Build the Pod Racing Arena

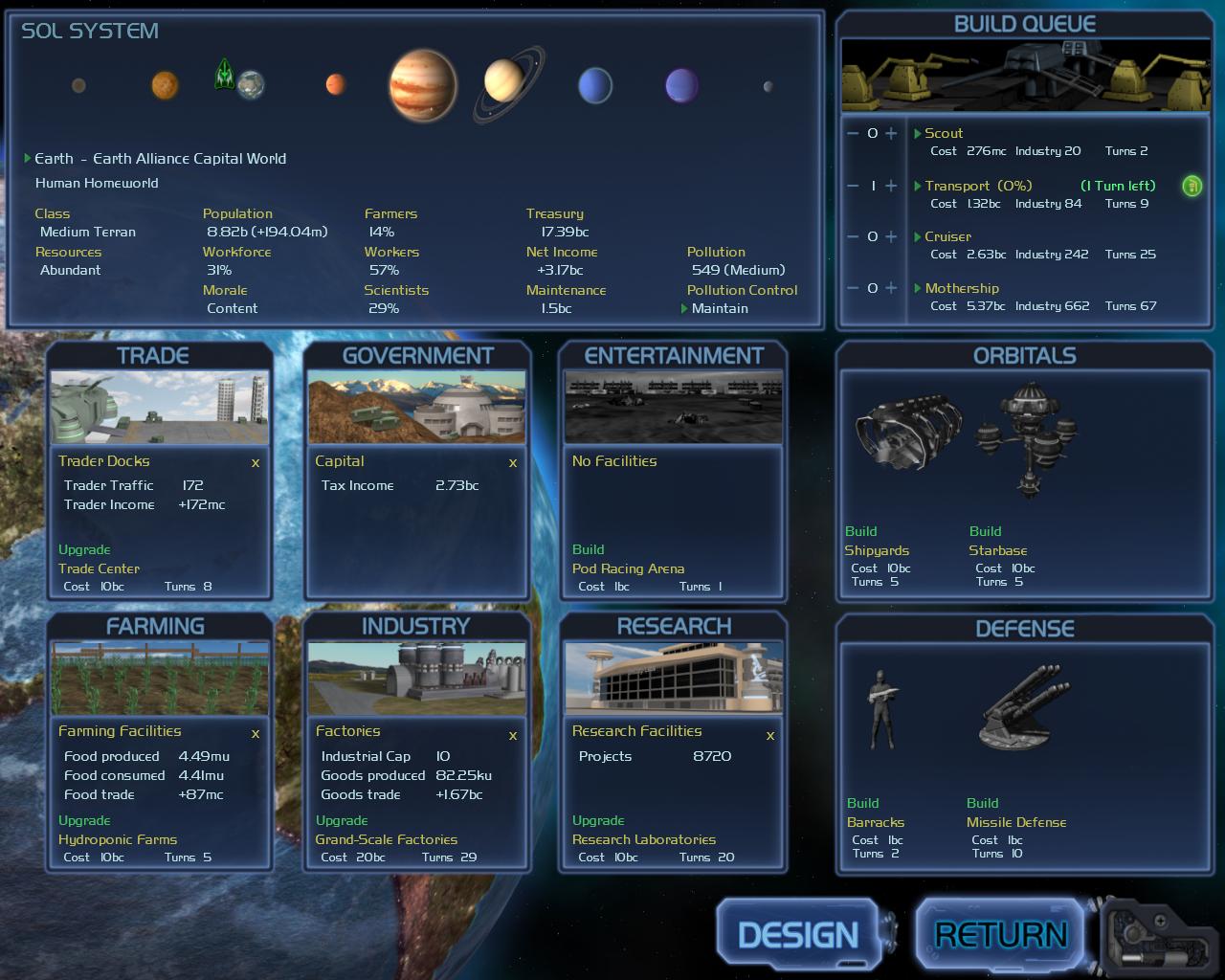628,568
